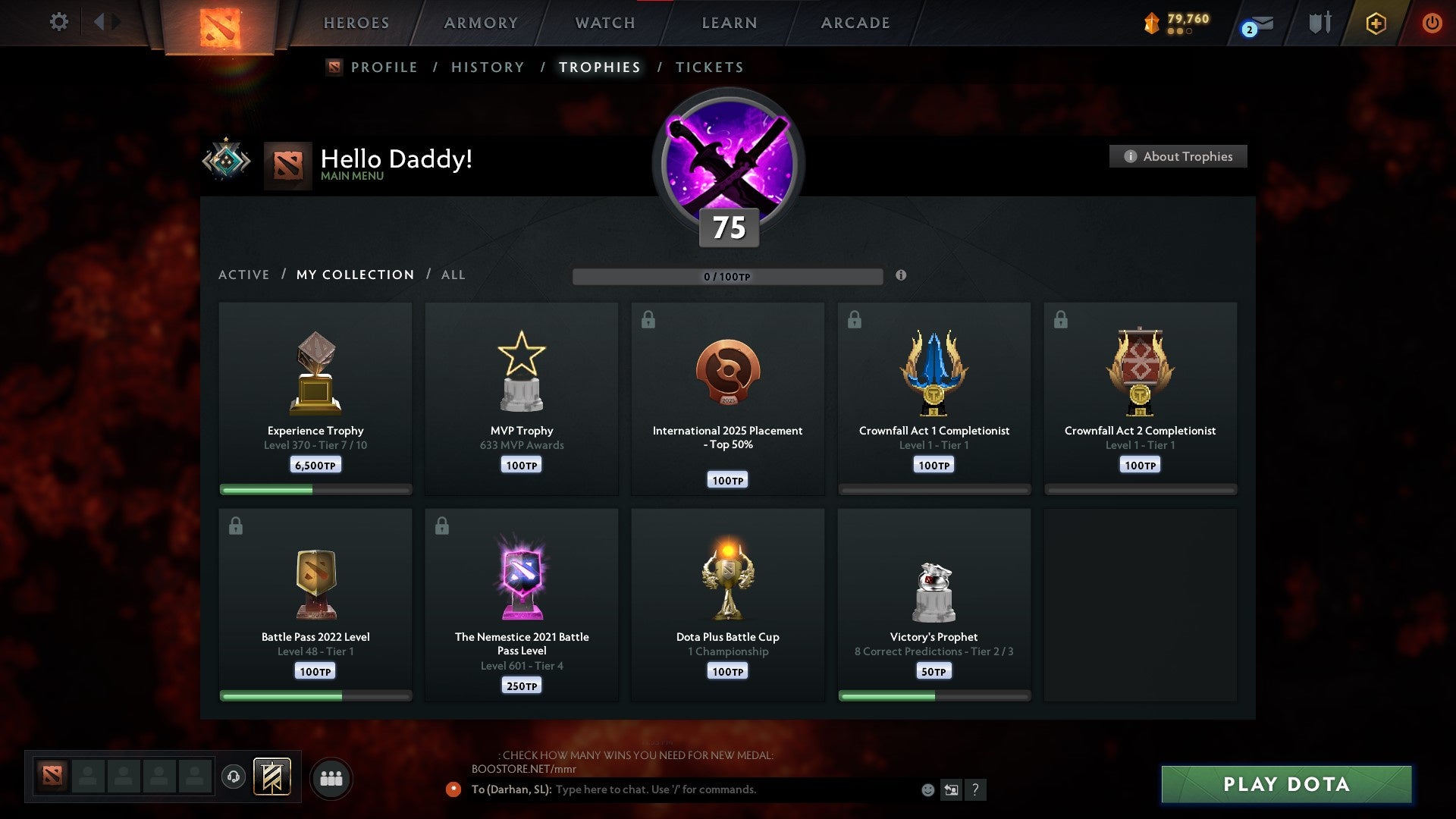Click the back navigation arrow near Settings

tap(100, 22)
